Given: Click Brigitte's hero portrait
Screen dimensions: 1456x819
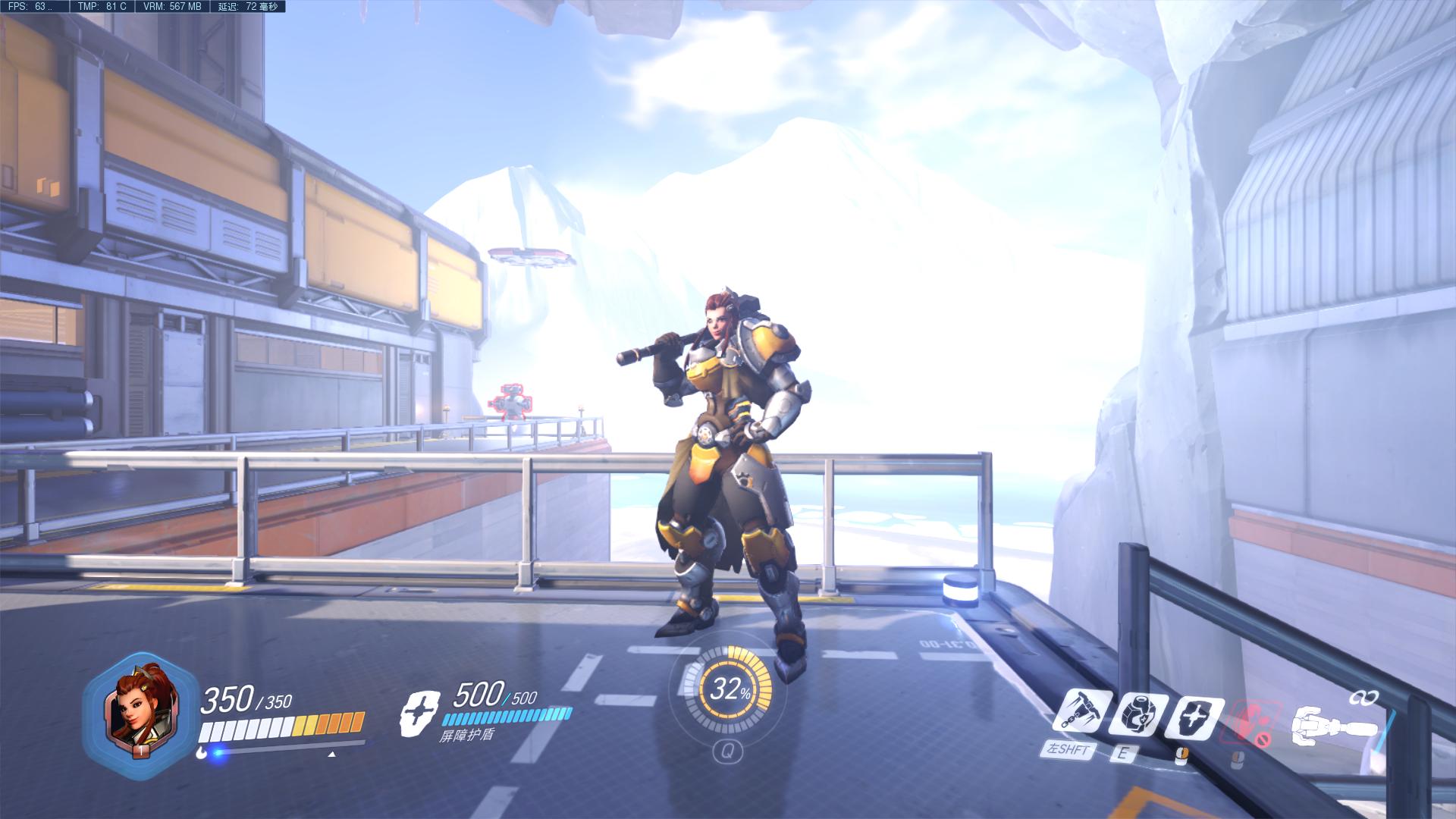Looking at the screenshot, I should (x=141, y=708).
